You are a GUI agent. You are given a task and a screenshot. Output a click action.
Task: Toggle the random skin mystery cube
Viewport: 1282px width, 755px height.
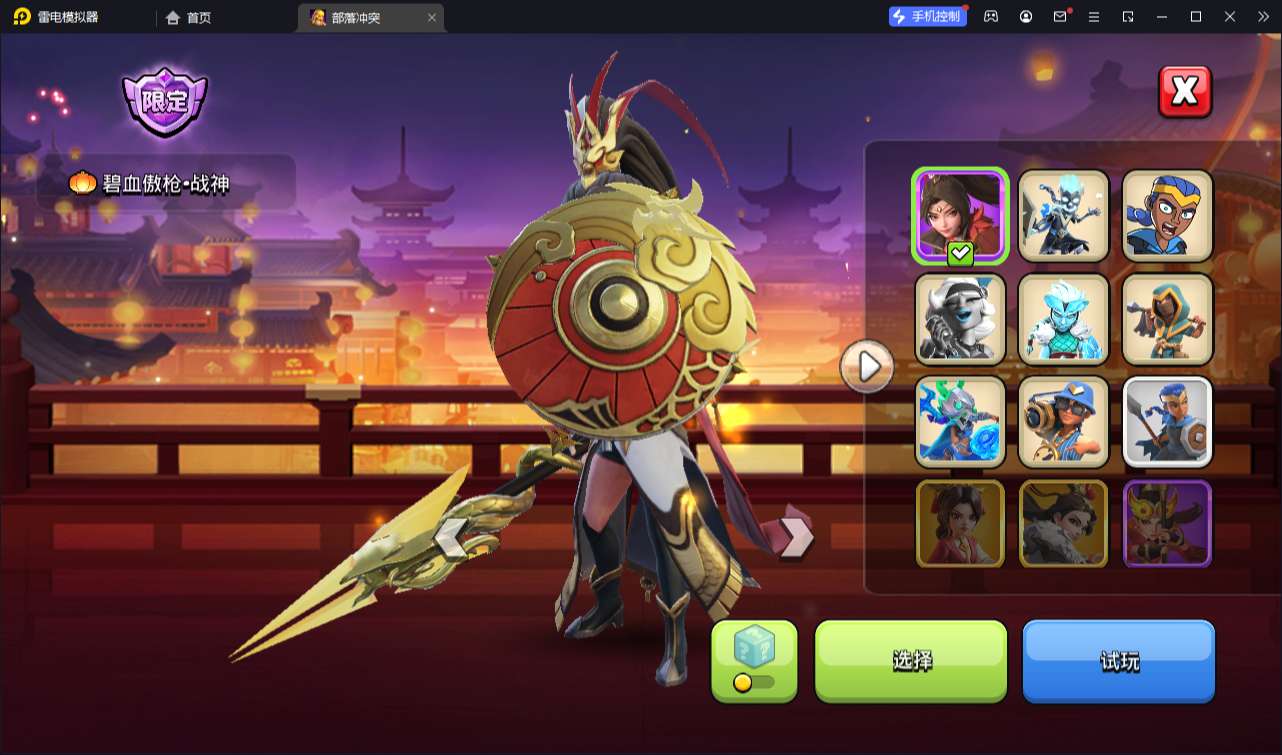pyautogui.click(x=754, y=660)
